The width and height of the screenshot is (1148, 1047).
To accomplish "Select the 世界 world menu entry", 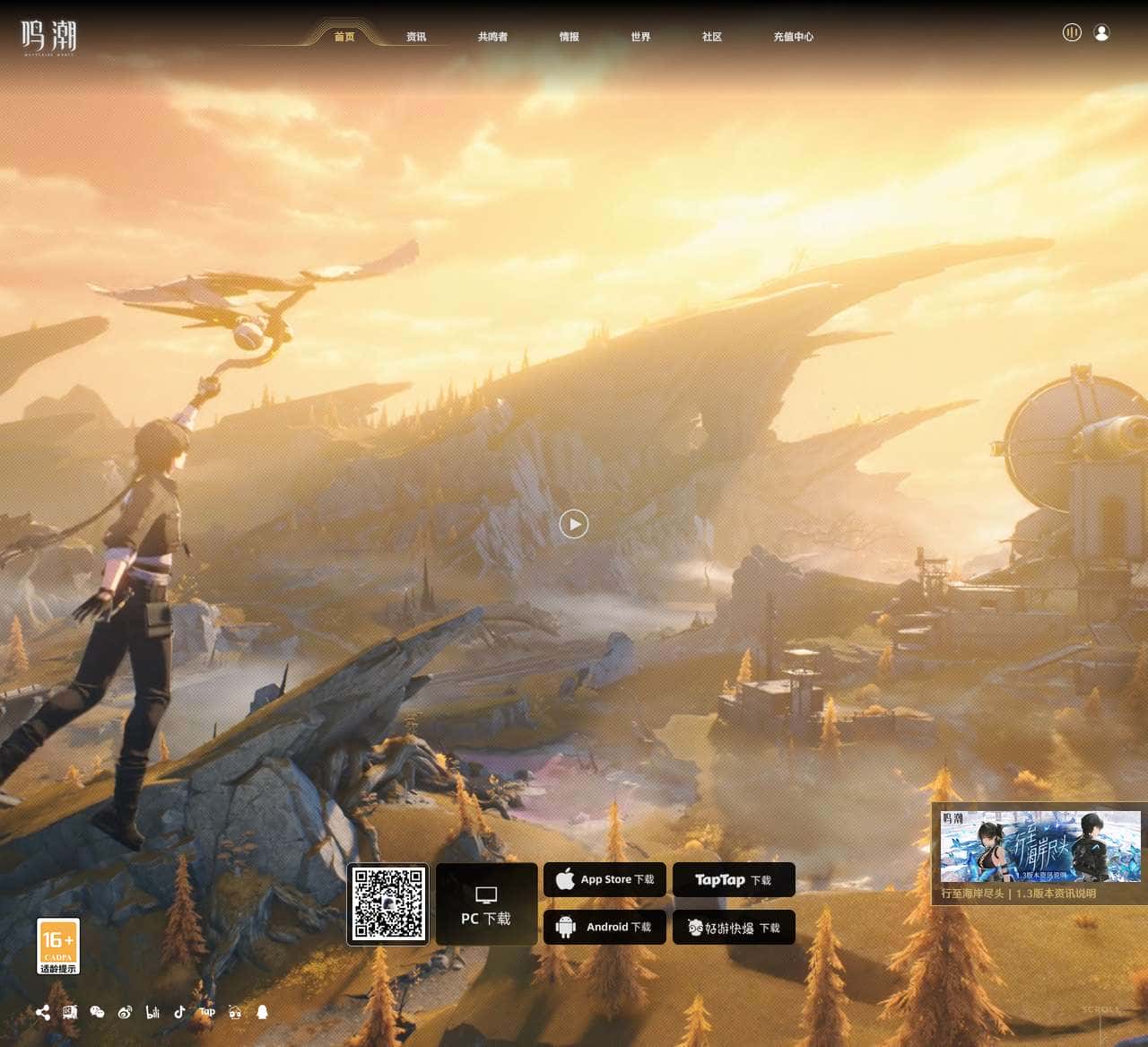I will (640, 37).
